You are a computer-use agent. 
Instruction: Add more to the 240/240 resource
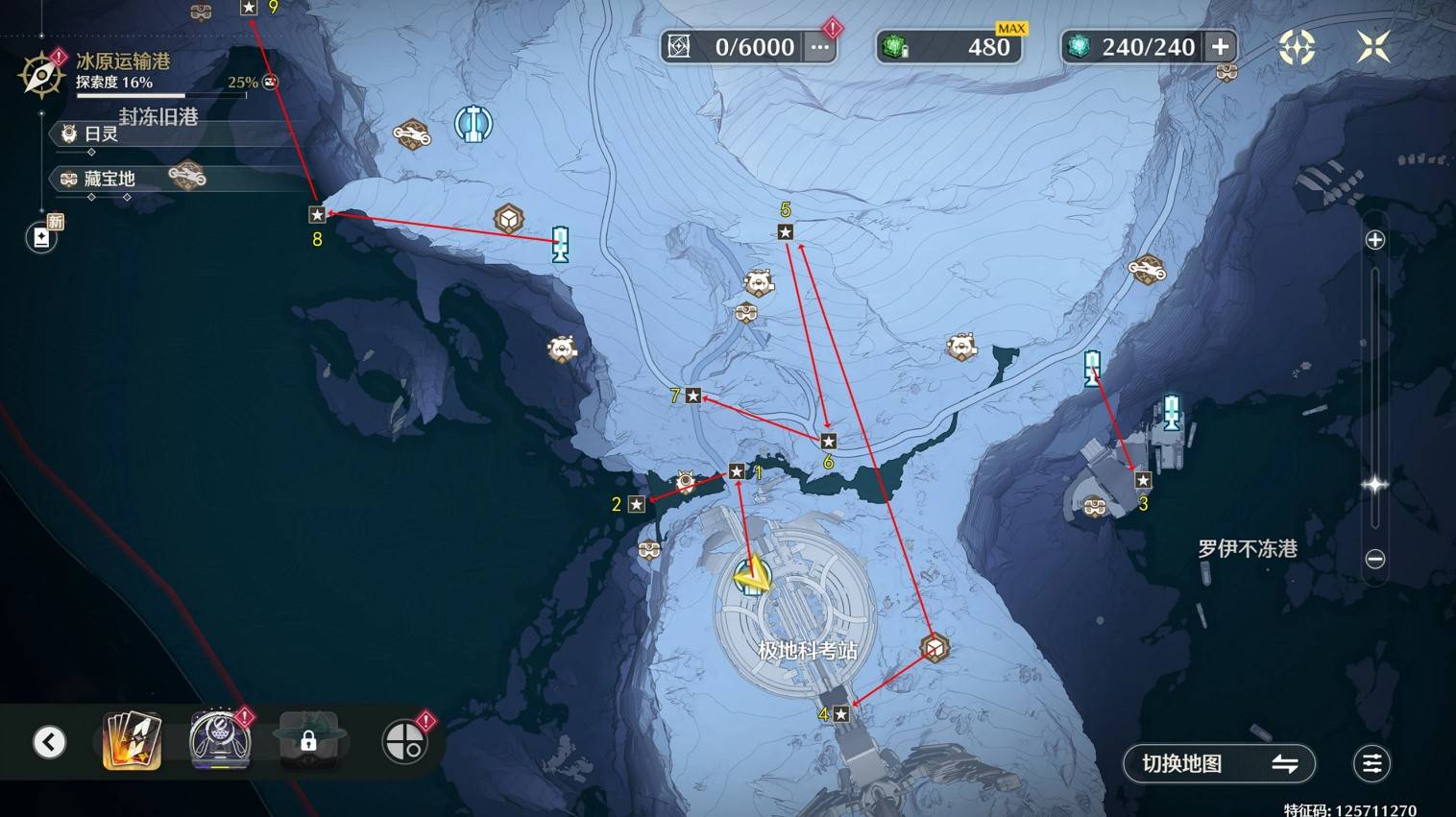[x=1220, y=46]
